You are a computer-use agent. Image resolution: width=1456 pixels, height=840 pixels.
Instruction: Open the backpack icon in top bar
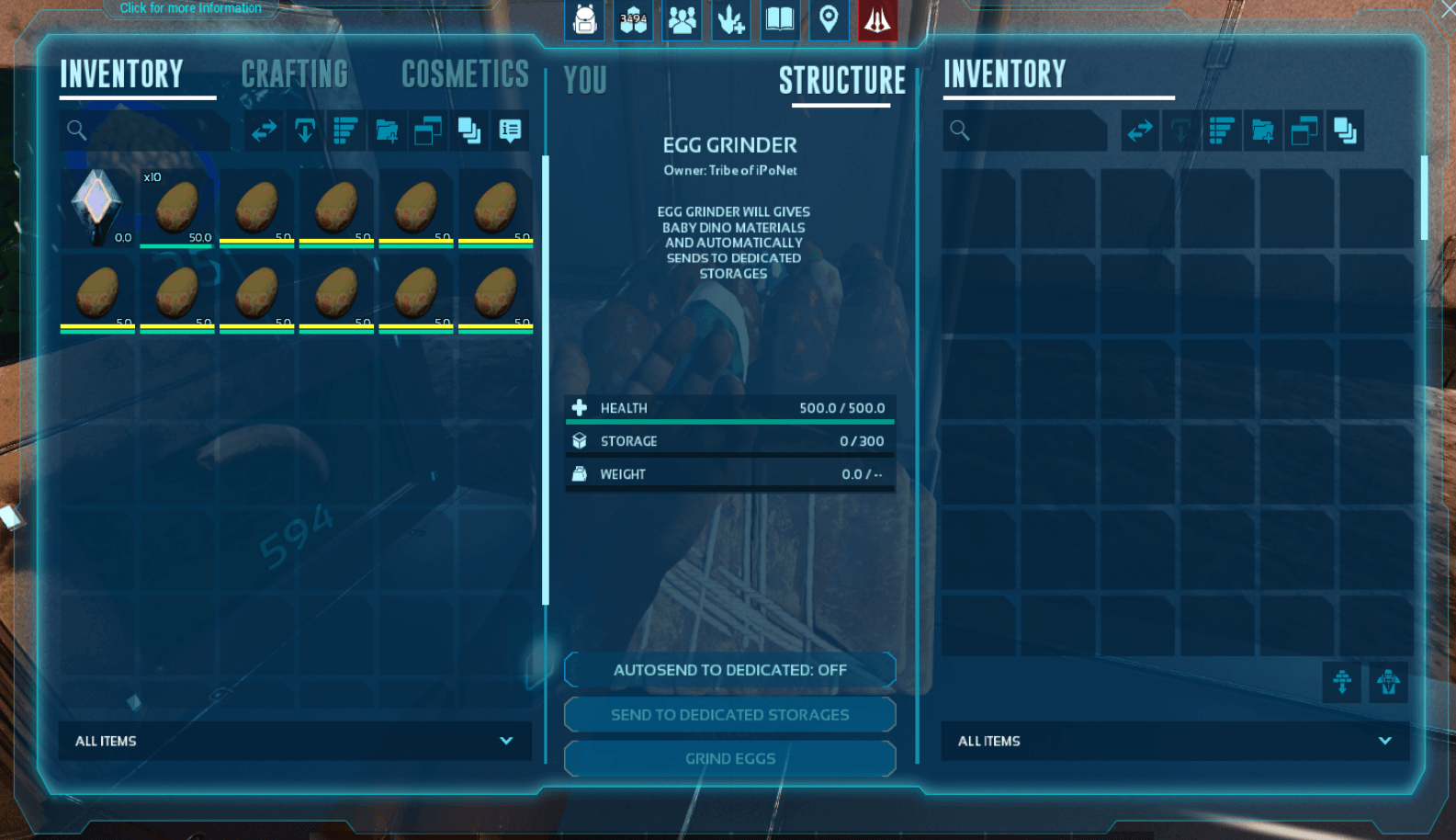tap(585, 19)
